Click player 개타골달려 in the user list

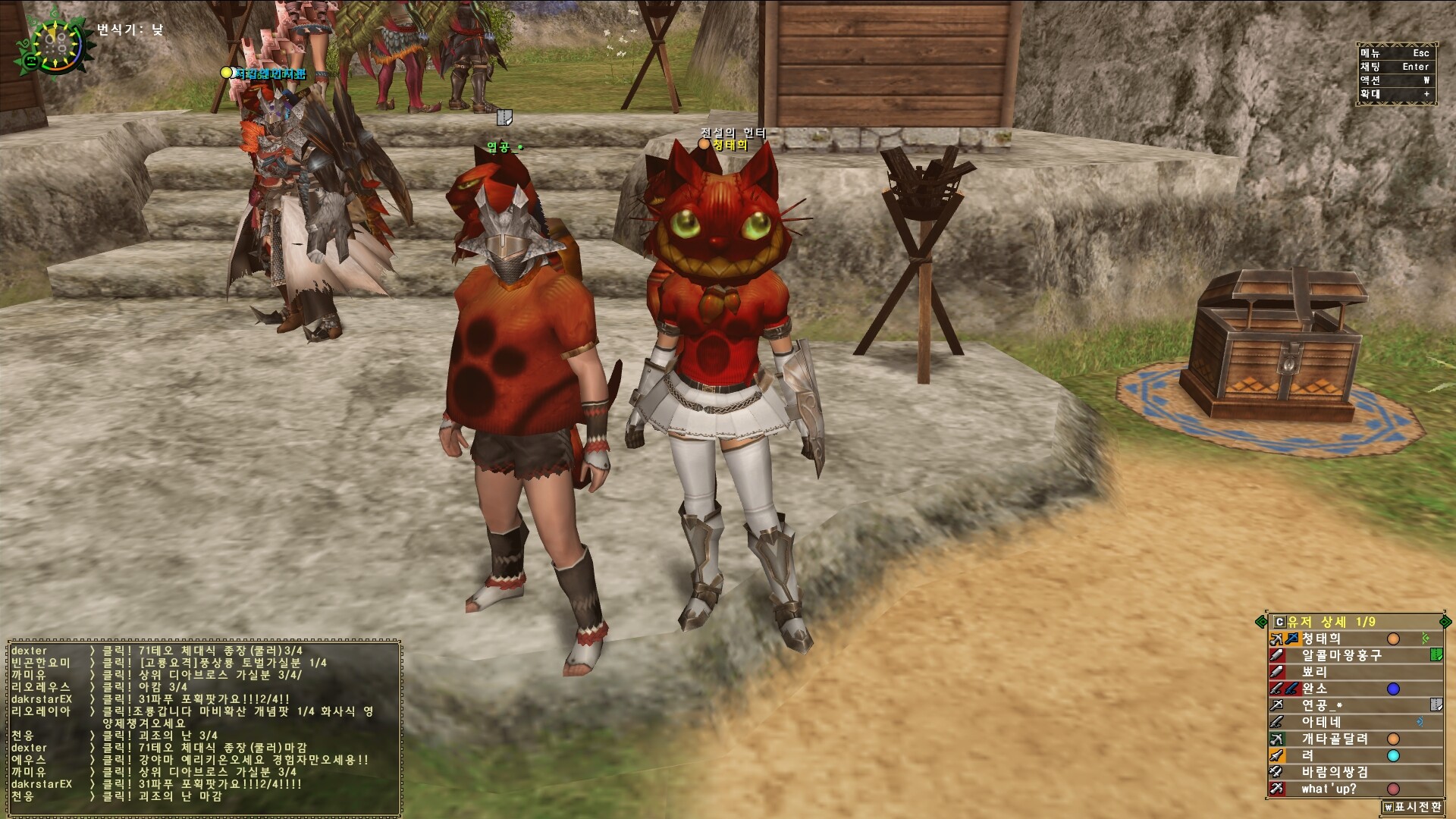click(1335, 739)
